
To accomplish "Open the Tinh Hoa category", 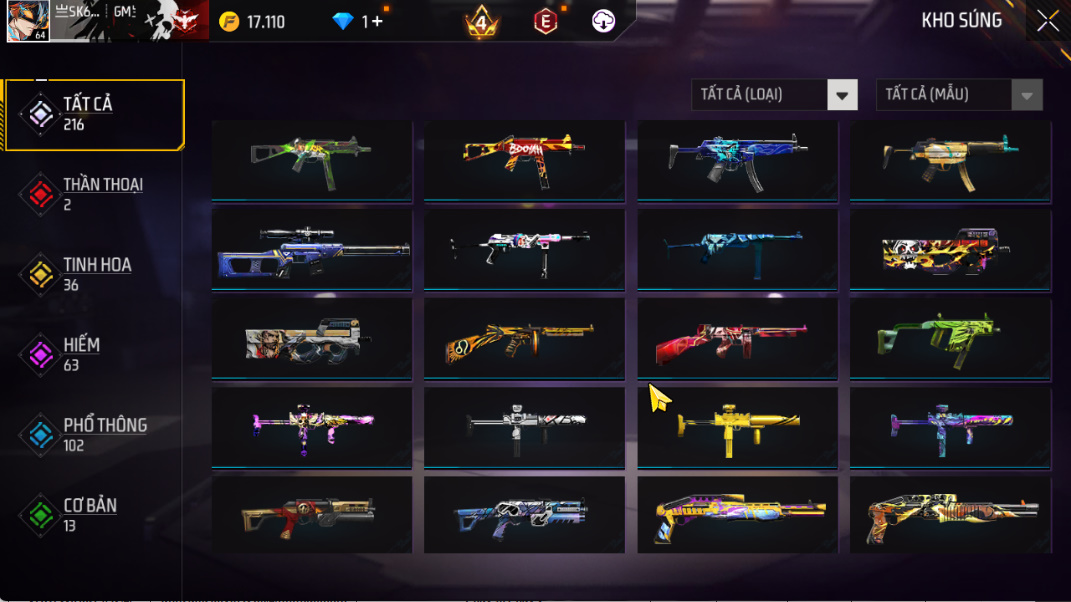I will coord(94,274).
